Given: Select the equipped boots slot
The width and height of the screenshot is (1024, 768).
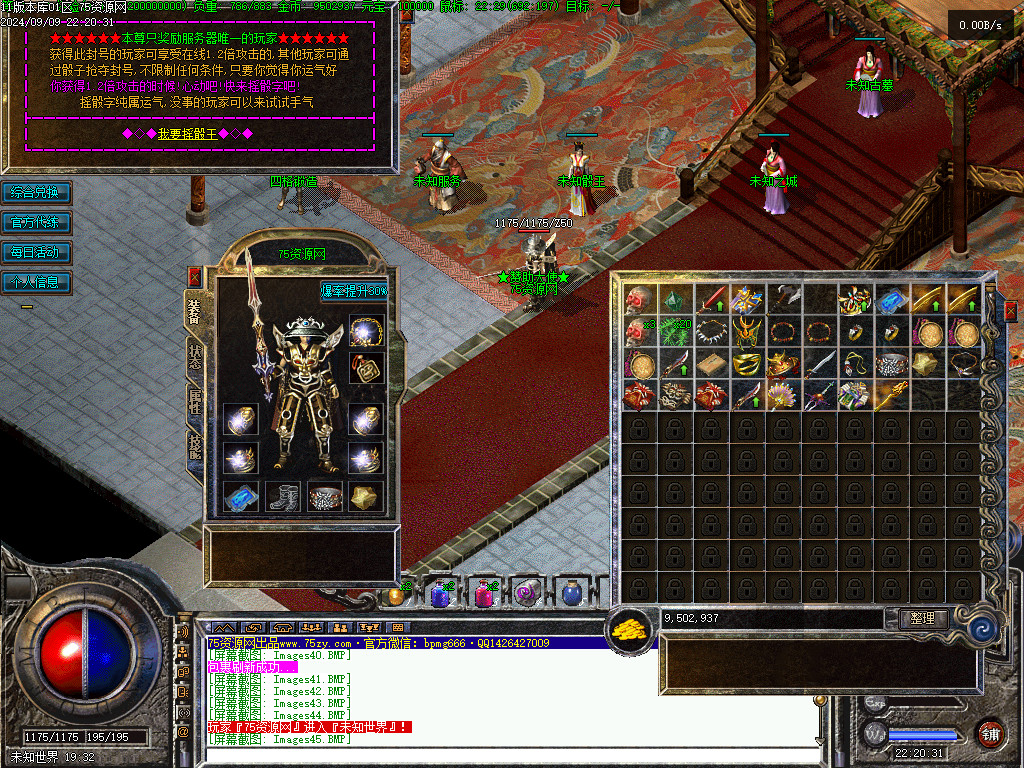Looking at the screenshot, I should click(x=283, y=496).
